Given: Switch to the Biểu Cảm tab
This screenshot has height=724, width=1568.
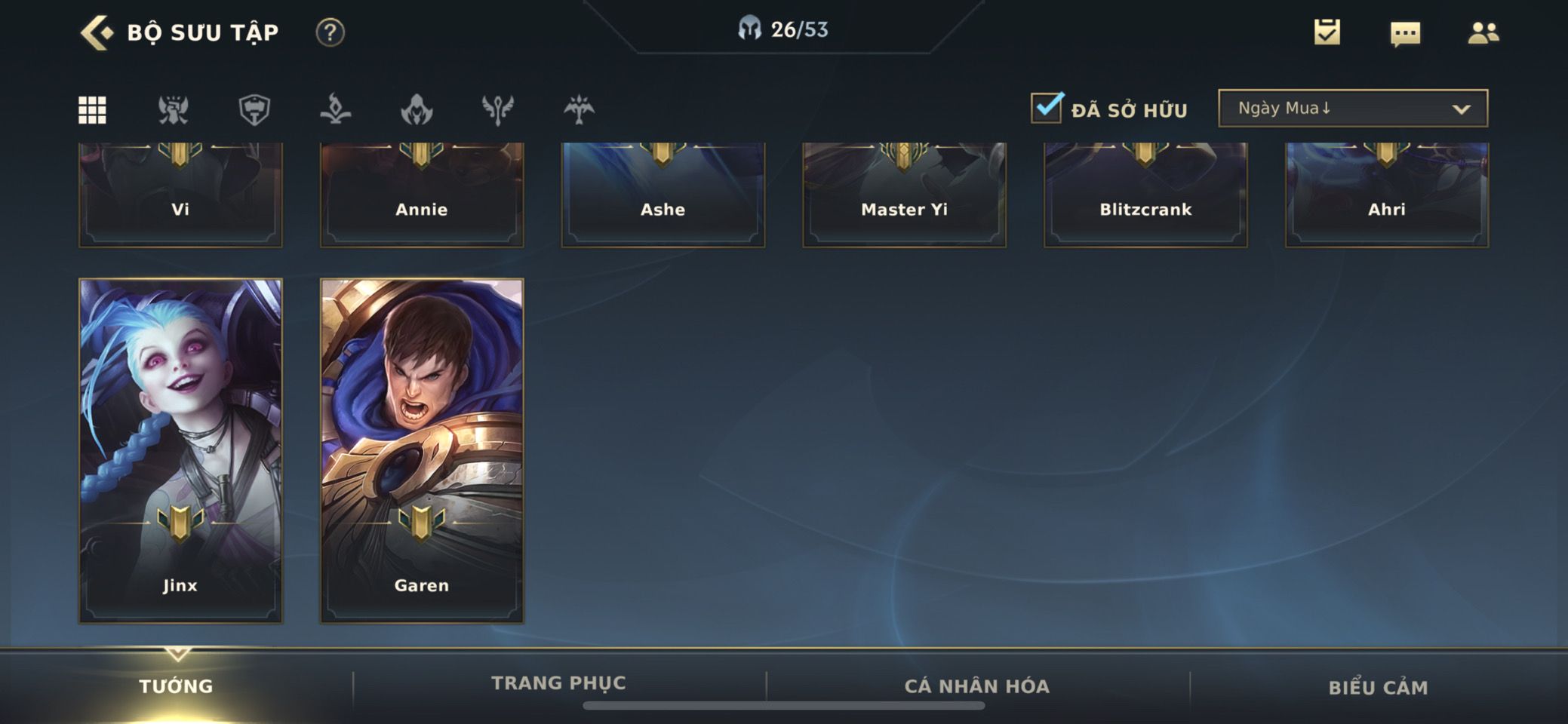Looking at the screenshot, I should pos(1378,687).
